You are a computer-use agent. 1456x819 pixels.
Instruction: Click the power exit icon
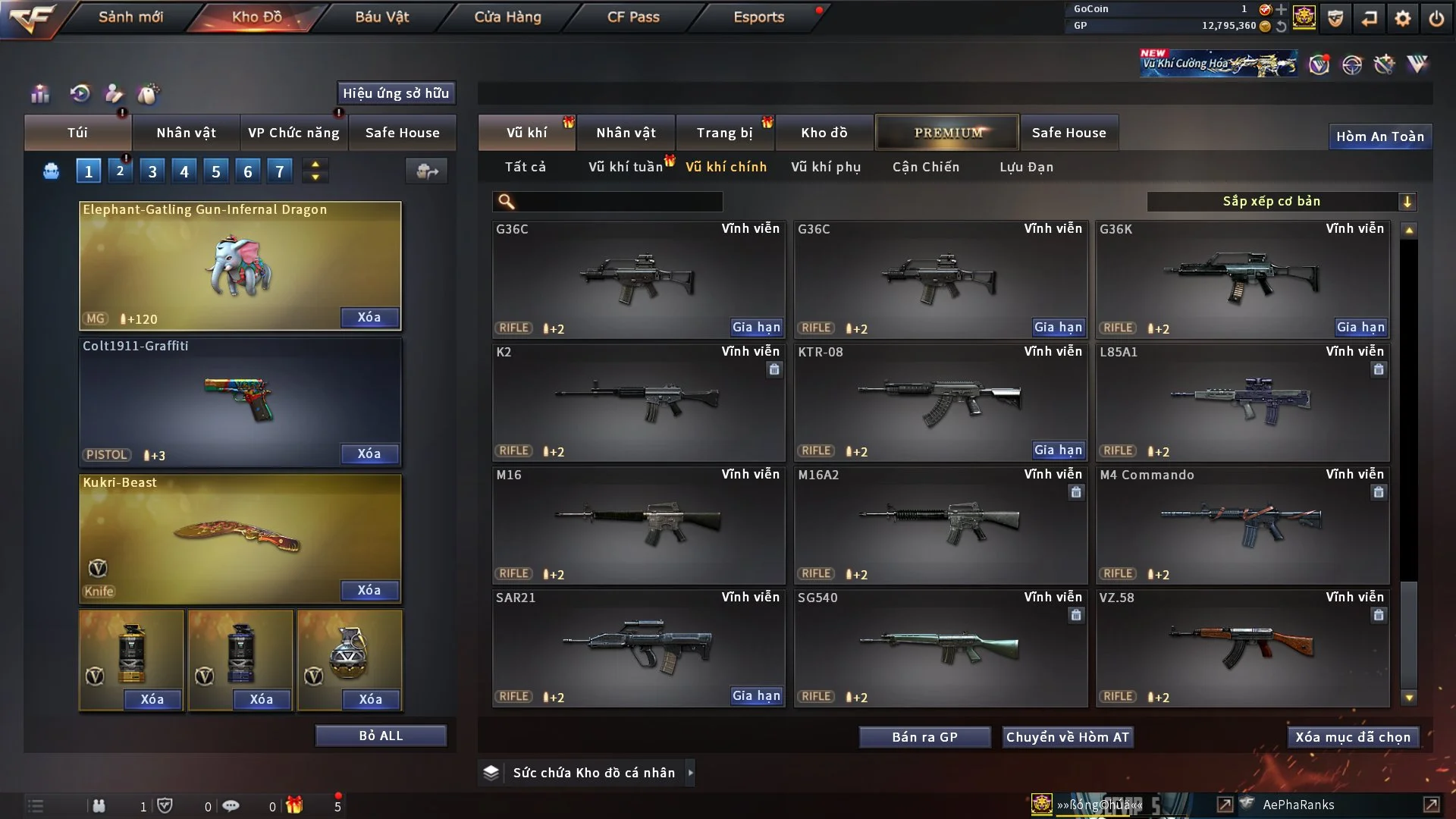(1436, 18)
